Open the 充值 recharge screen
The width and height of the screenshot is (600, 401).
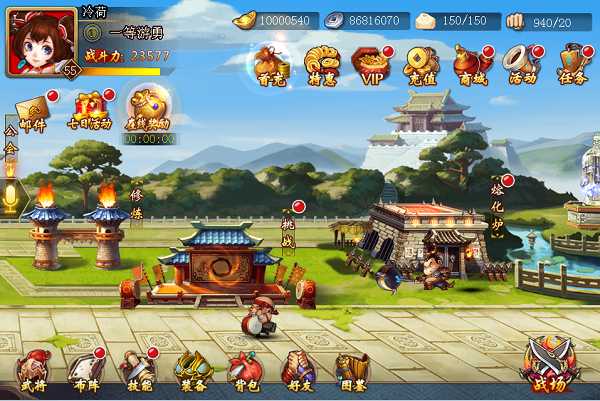(422, 64)
